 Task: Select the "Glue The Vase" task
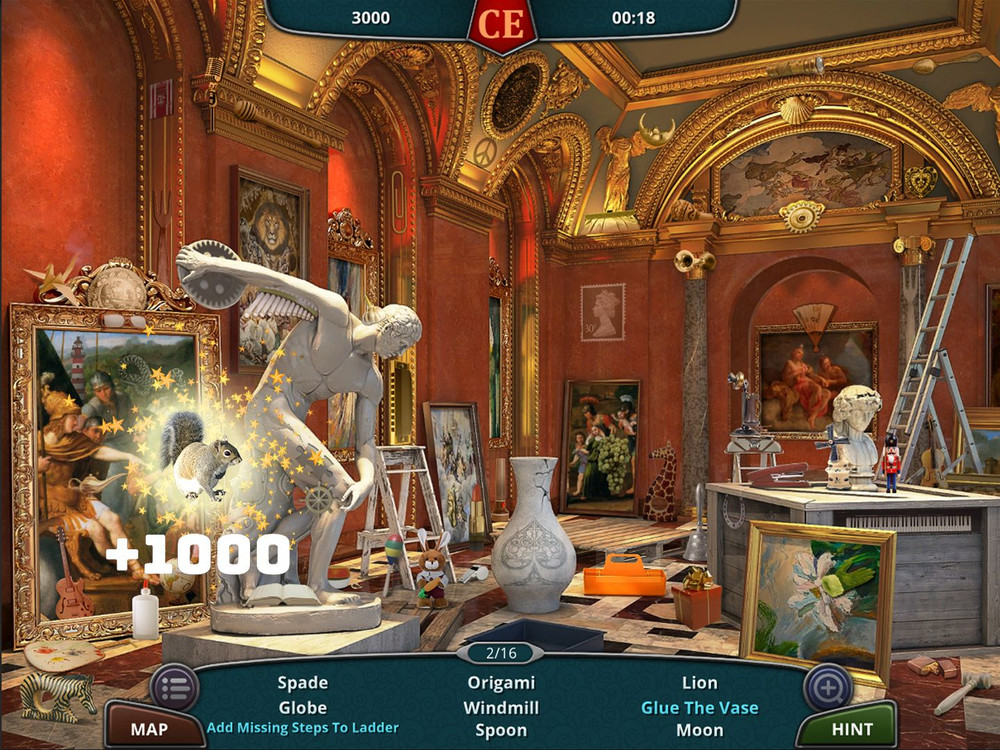(700, 707)
